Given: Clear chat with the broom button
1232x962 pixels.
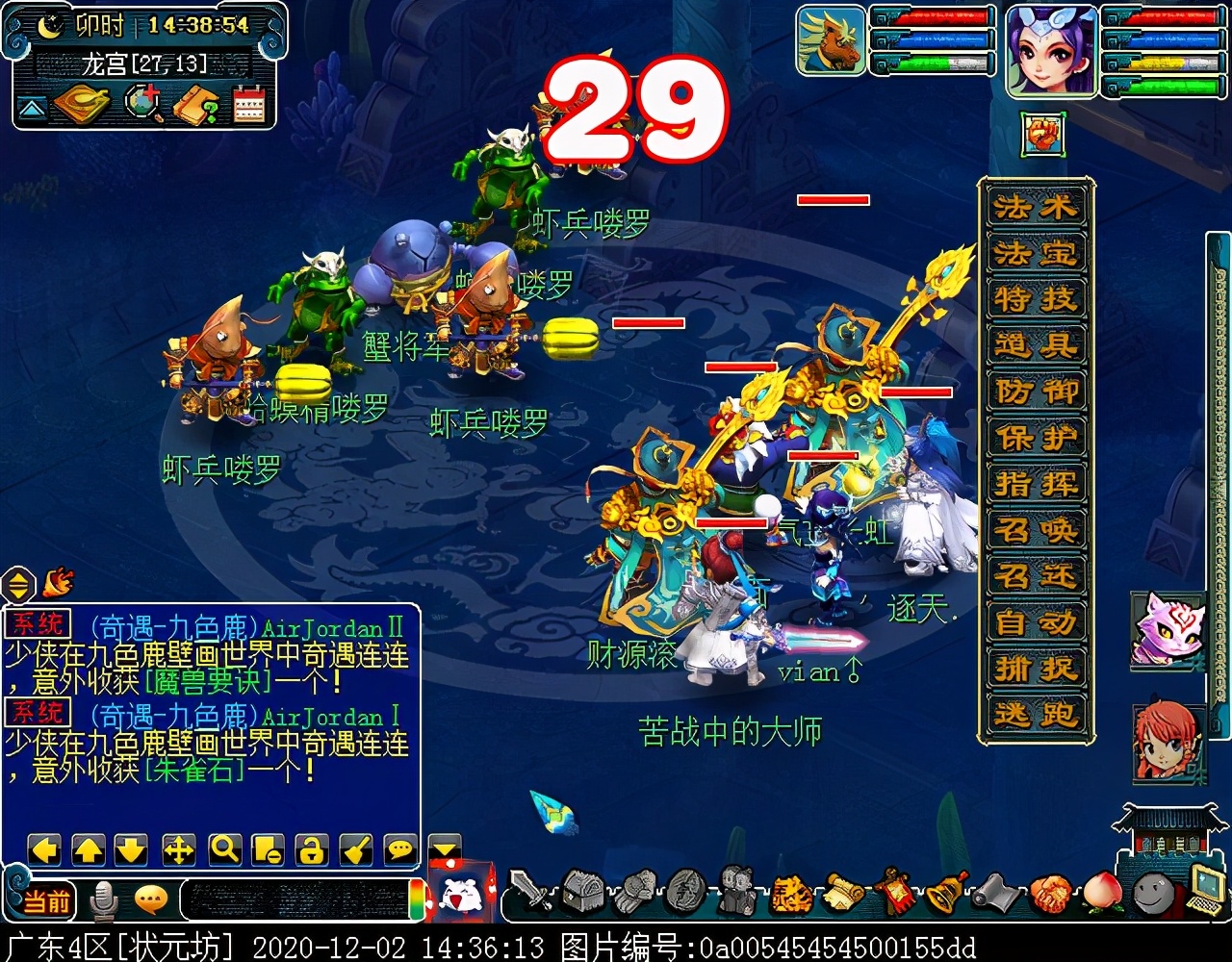Looking at the screenshot, I should click(356, 849).
